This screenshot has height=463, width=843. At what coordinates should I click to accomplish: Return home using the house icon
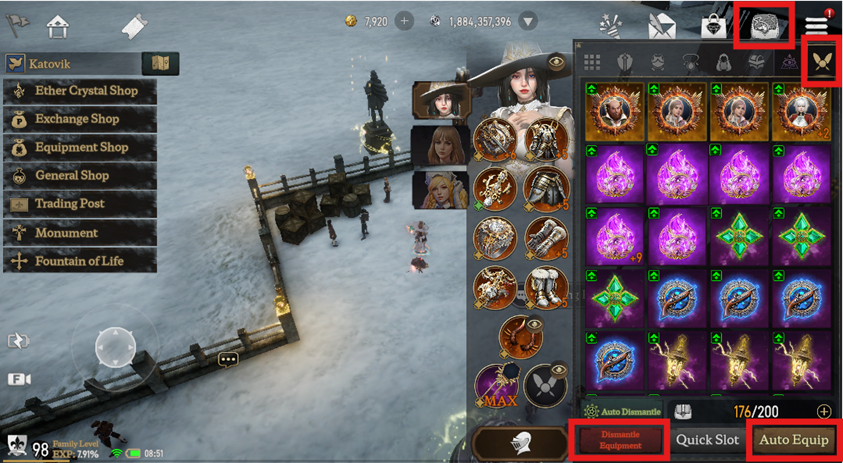(x=58, y=25)
